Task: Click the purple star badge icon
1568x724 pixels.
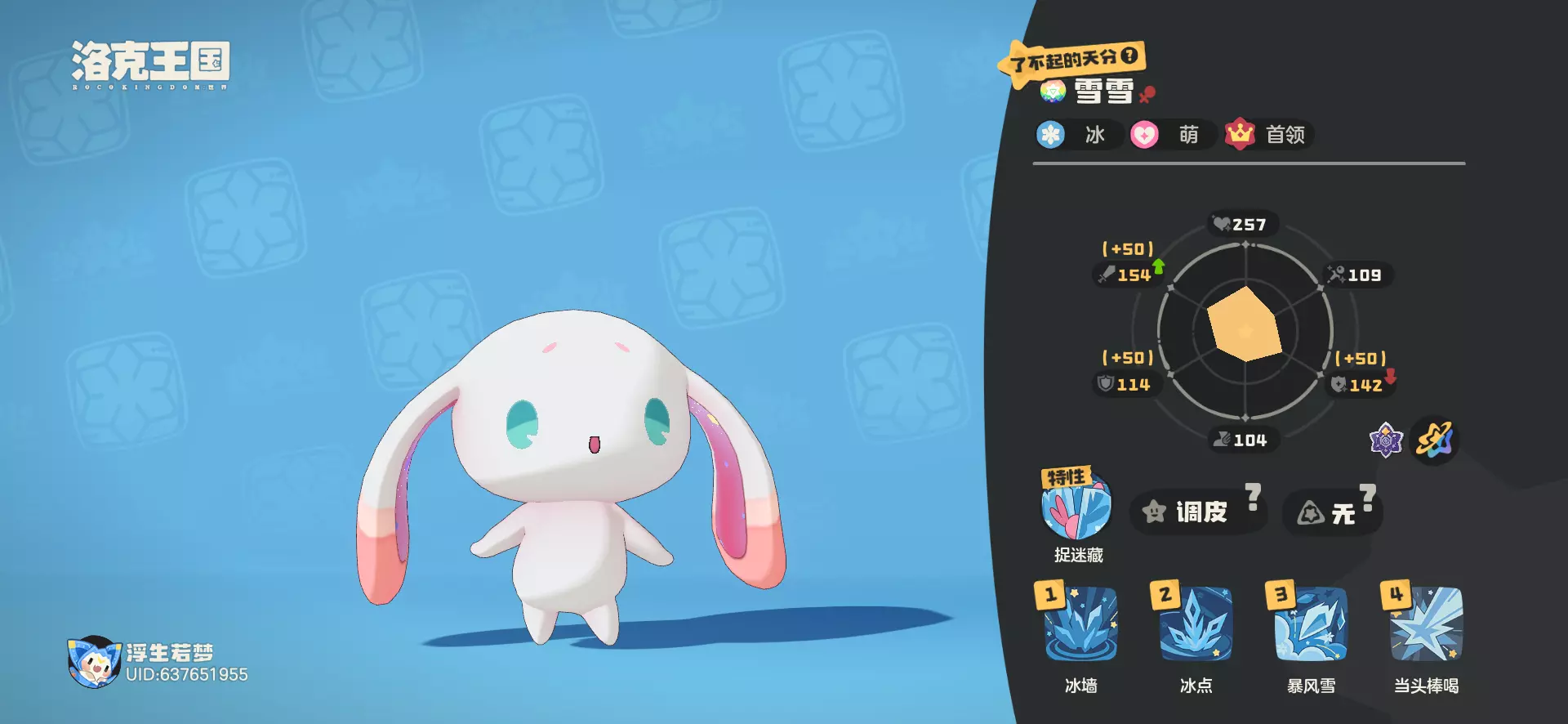Action: coord(1385,441)
